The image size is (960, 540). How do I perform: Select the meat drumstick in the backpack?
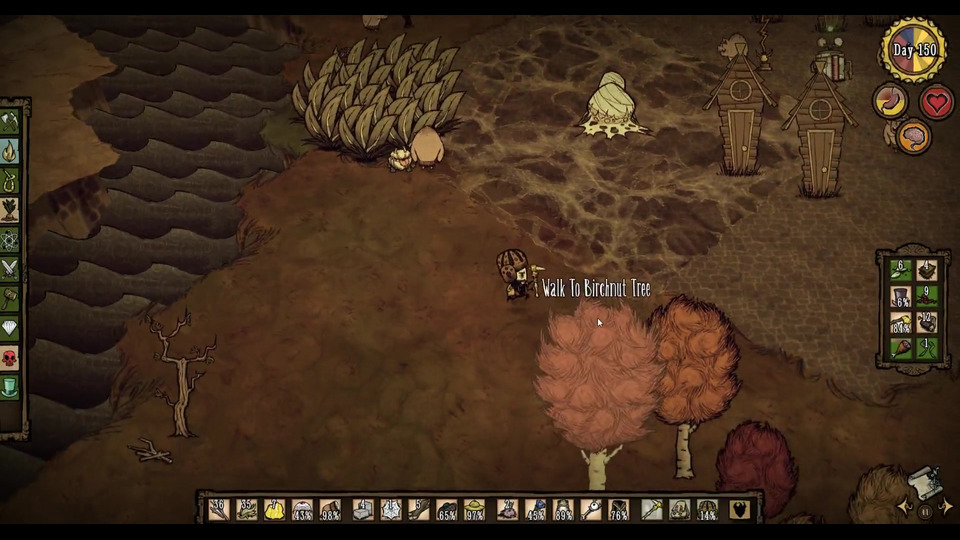point(900,348)
